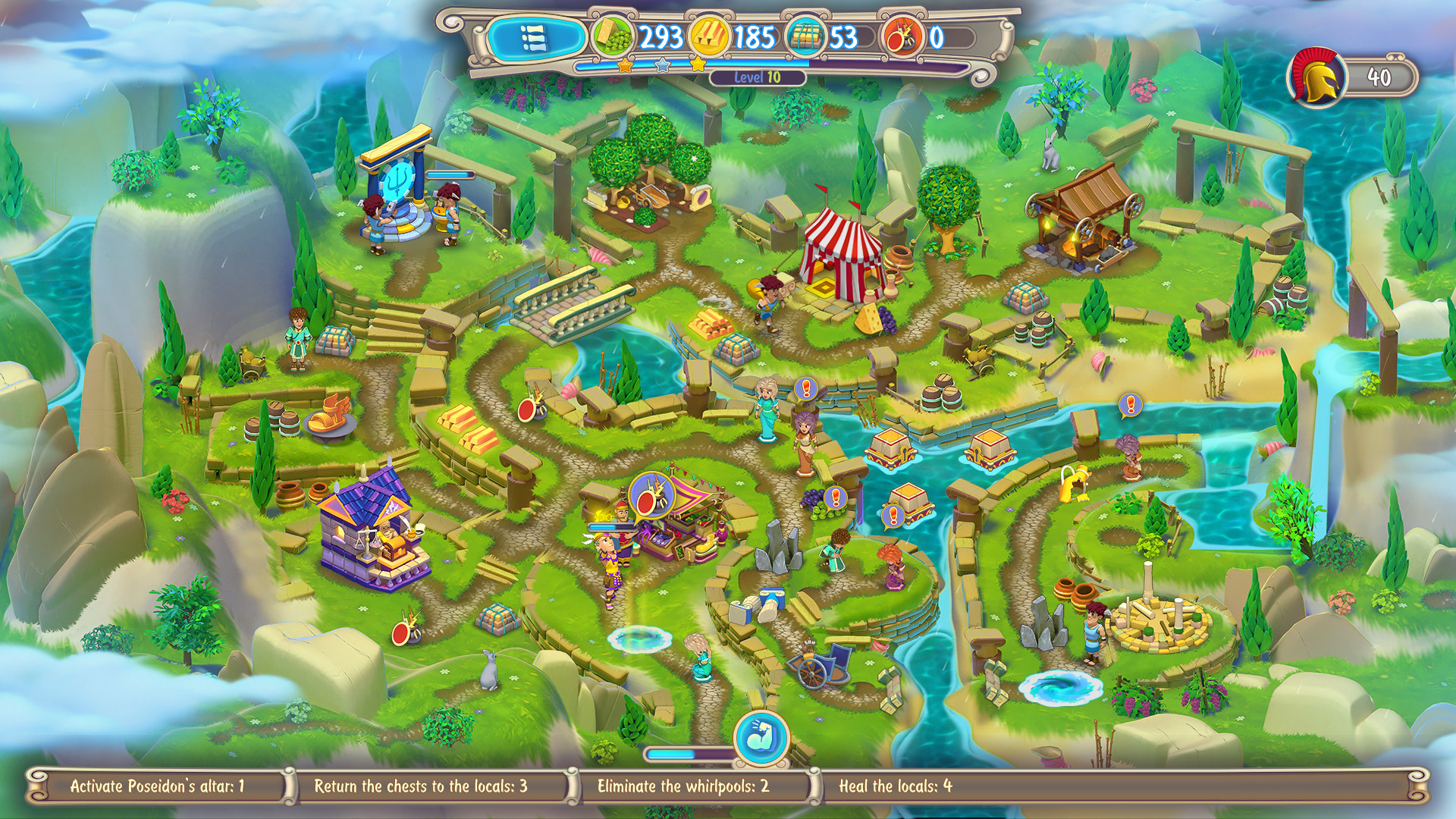
Task: Click the exclamation bubble above the beach local
Action: pos(1130,404)
